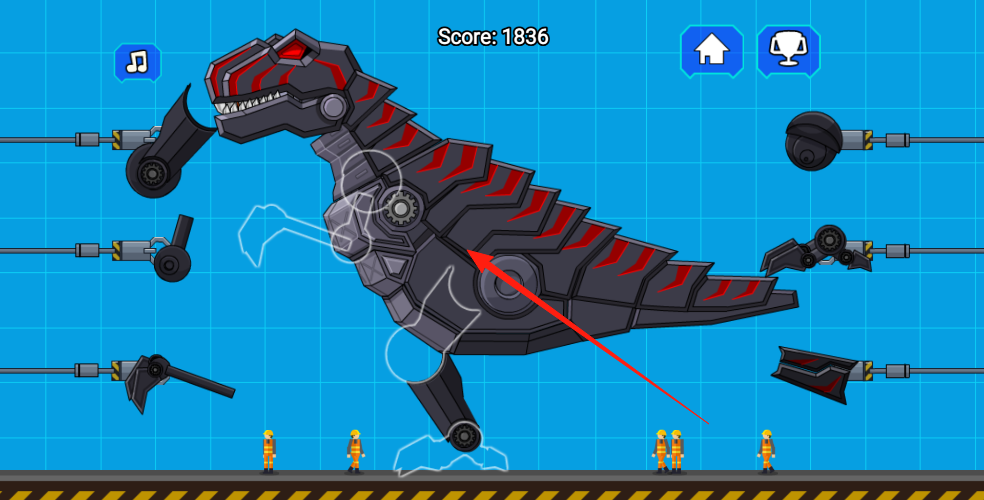984x500 pixels.
Task: Open the trophy achievements button
Action: pyautogui.click(x=788, y=50)
